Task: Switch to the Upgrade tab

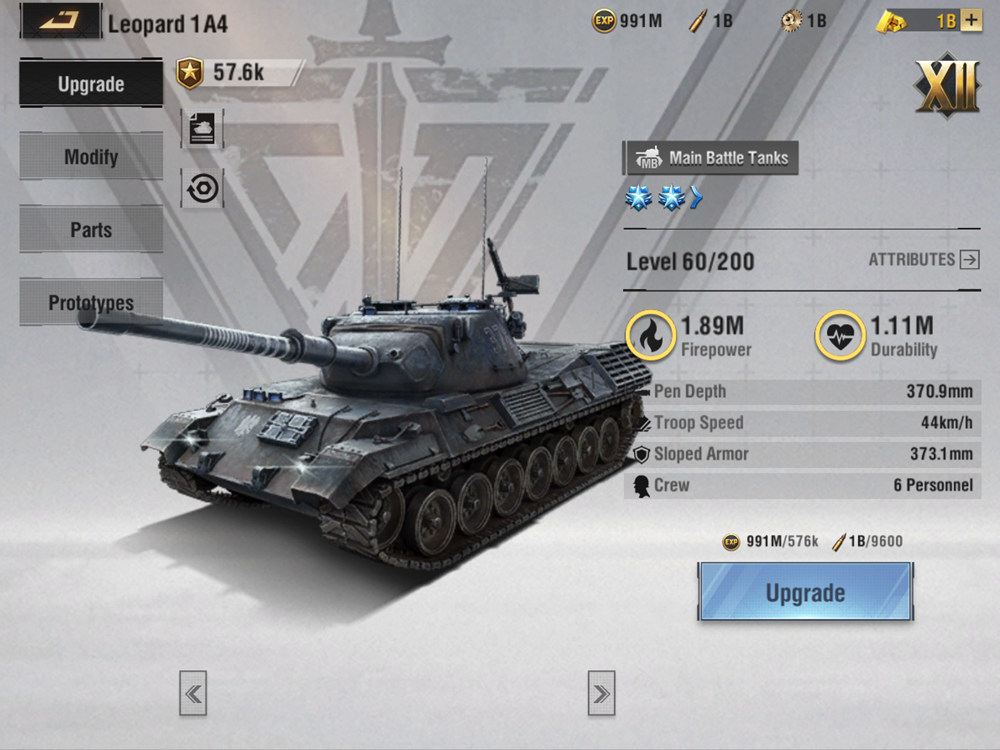Action: point(91,84)
